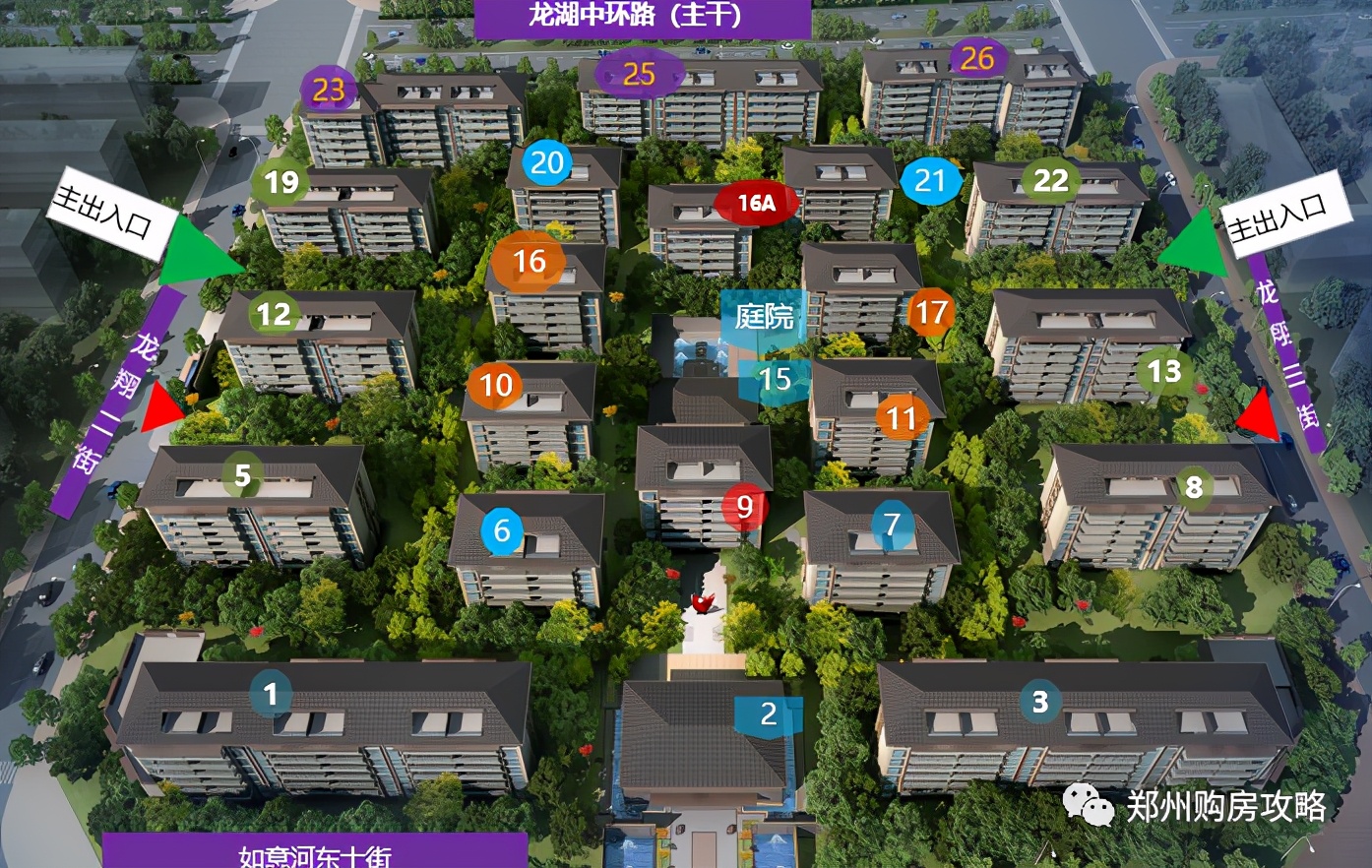The height and width of the screenshot is (868, 1372).
Task: Click the teal building 1 marker
Action: [x=271, y=695]
